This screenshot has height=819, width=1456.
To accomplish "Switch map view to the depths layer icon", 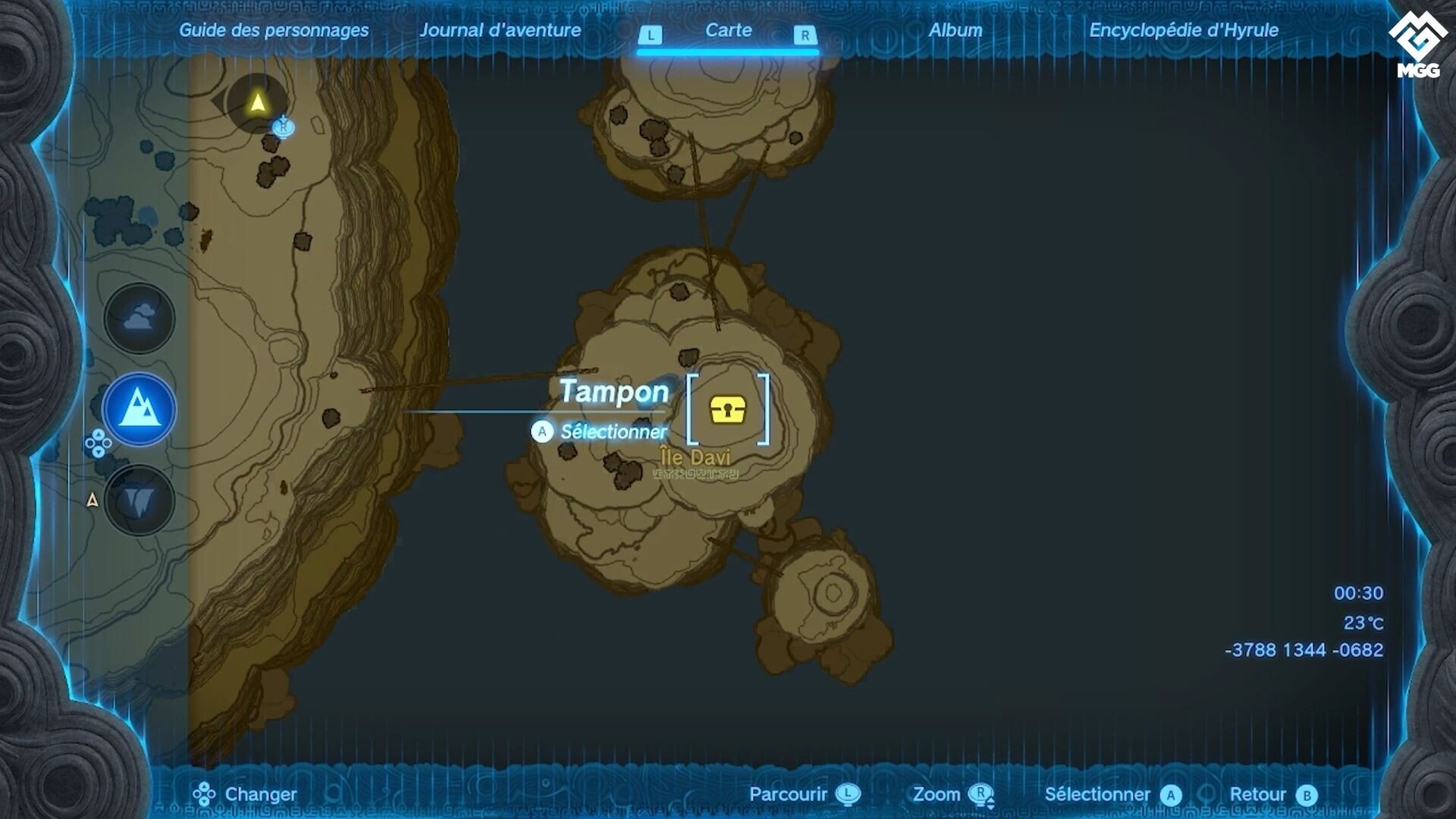I will (138, 497).
